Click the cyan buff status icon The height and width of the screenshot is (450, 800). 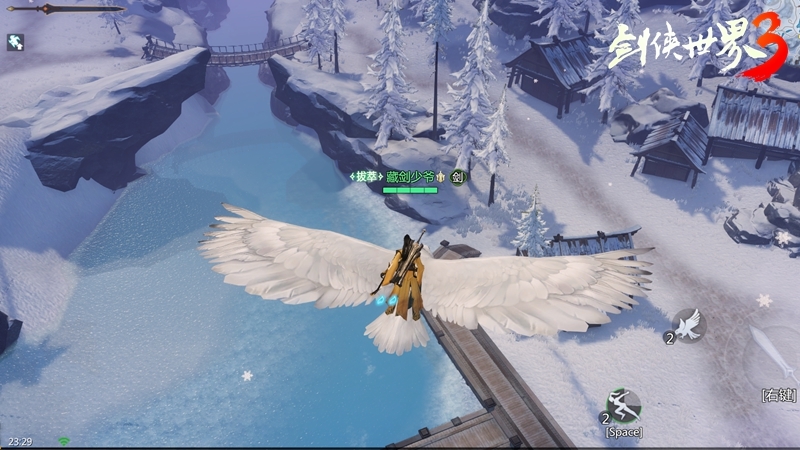pos(15,42)
